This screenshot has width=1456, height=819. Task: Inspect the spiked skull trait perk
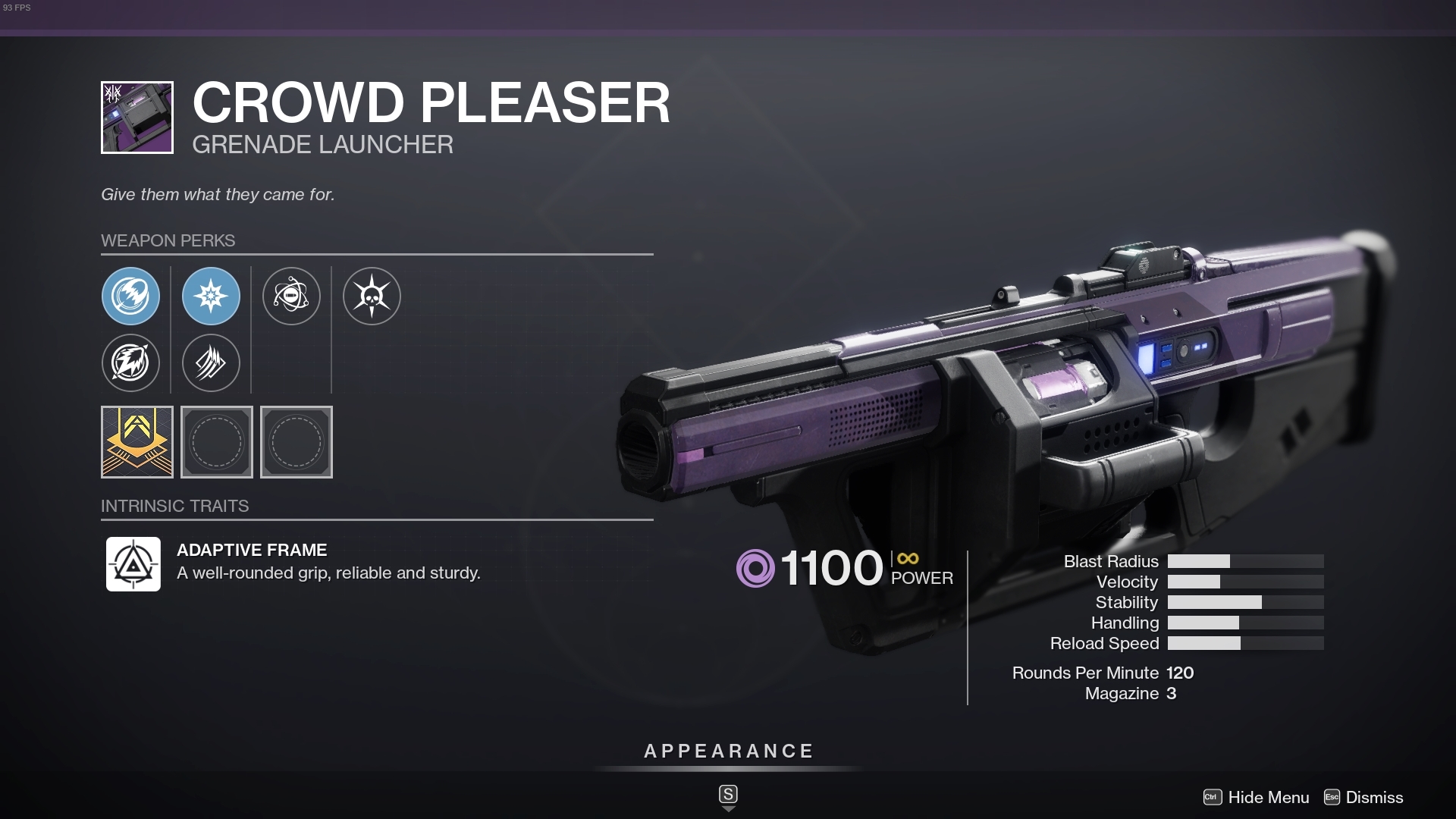tap(372, 297)
